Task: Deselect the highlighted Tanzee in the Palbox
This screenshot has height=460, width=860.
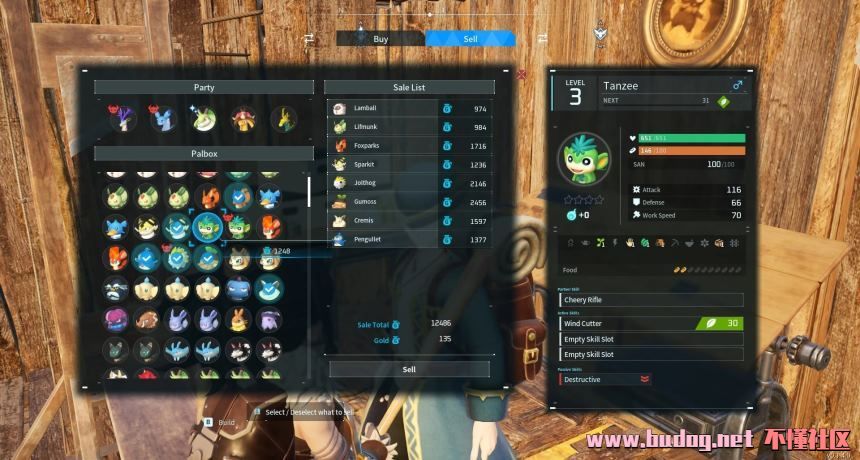Action: coord(207,225)
